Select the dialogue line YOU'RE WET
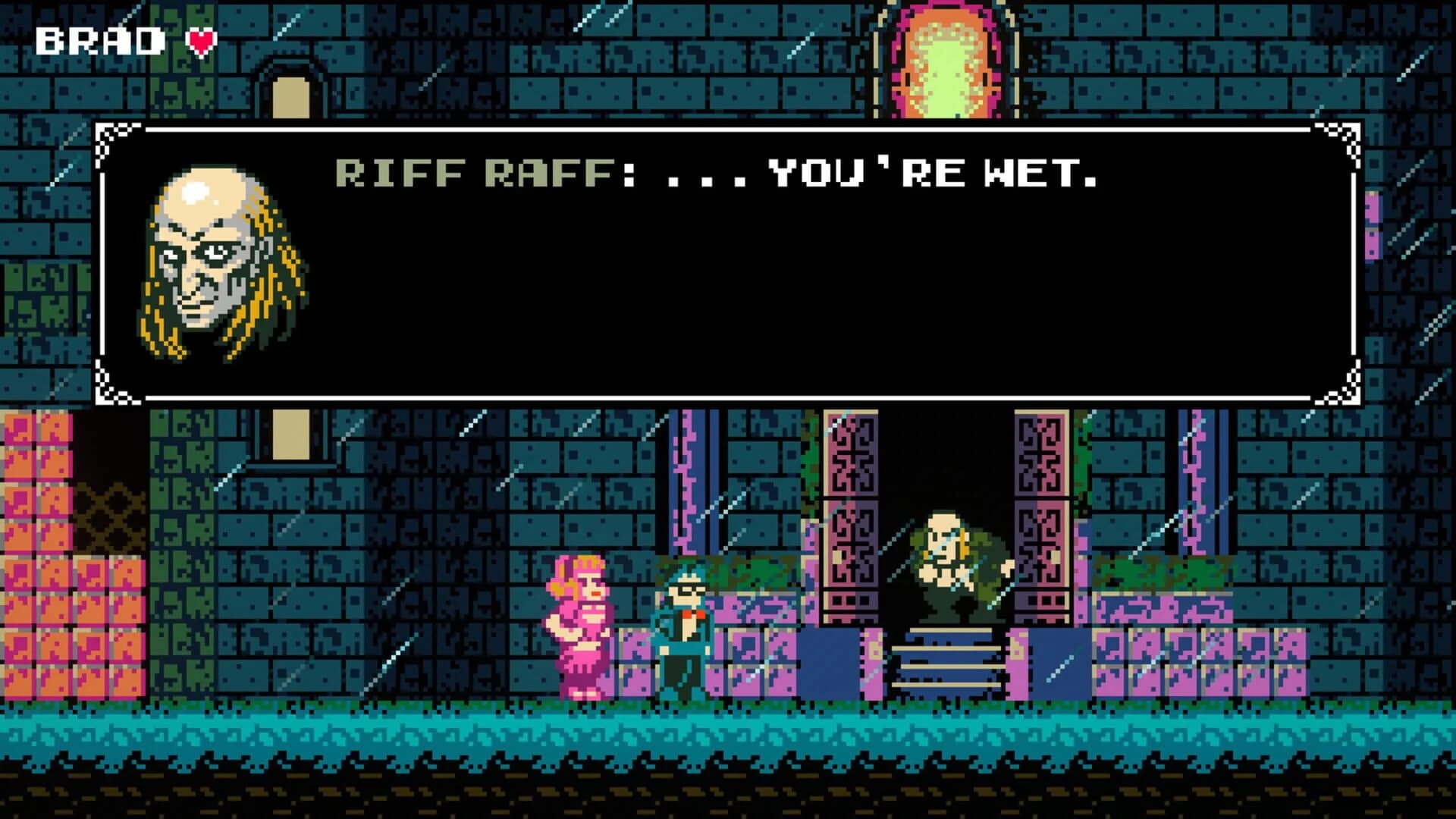 (933, 176)
